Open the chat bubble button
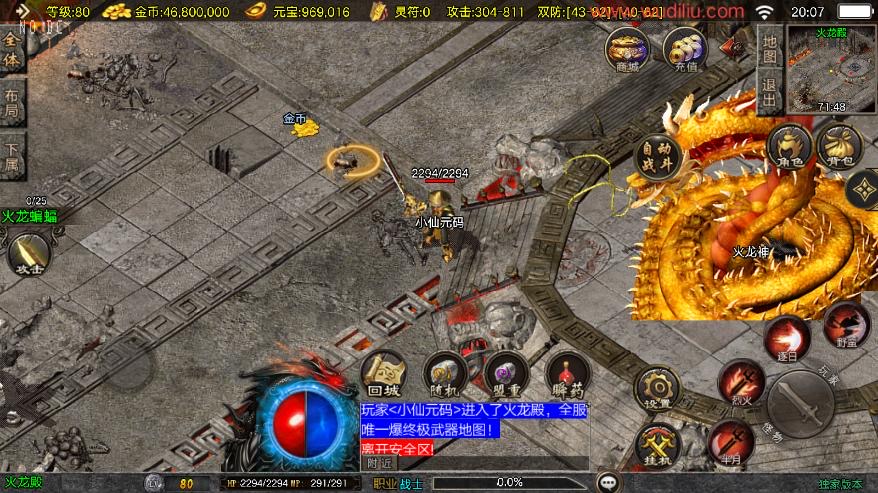Screen dimensions: 878x493 click(608, 482)
